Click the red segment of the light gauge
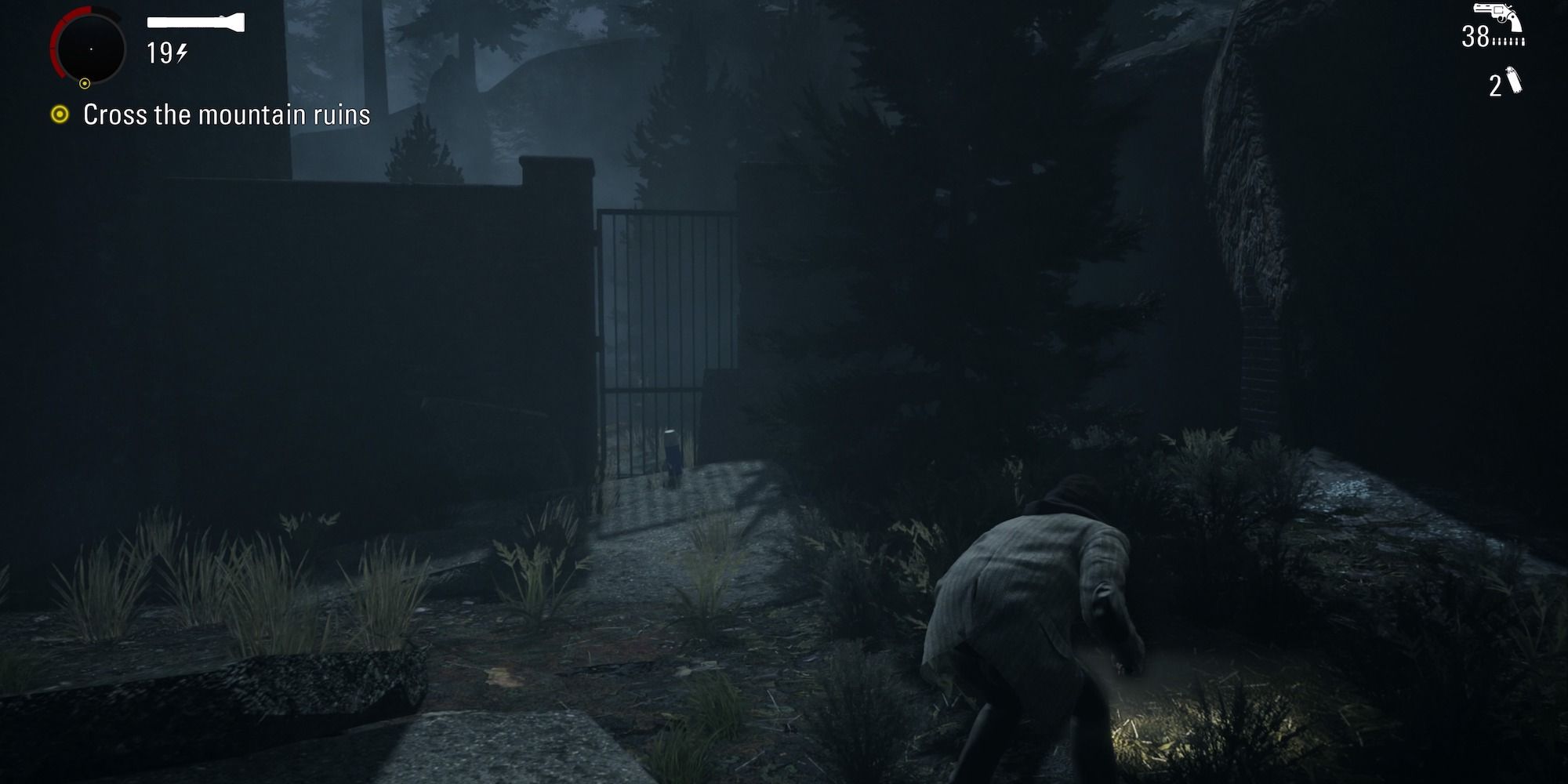 (57, 42)
